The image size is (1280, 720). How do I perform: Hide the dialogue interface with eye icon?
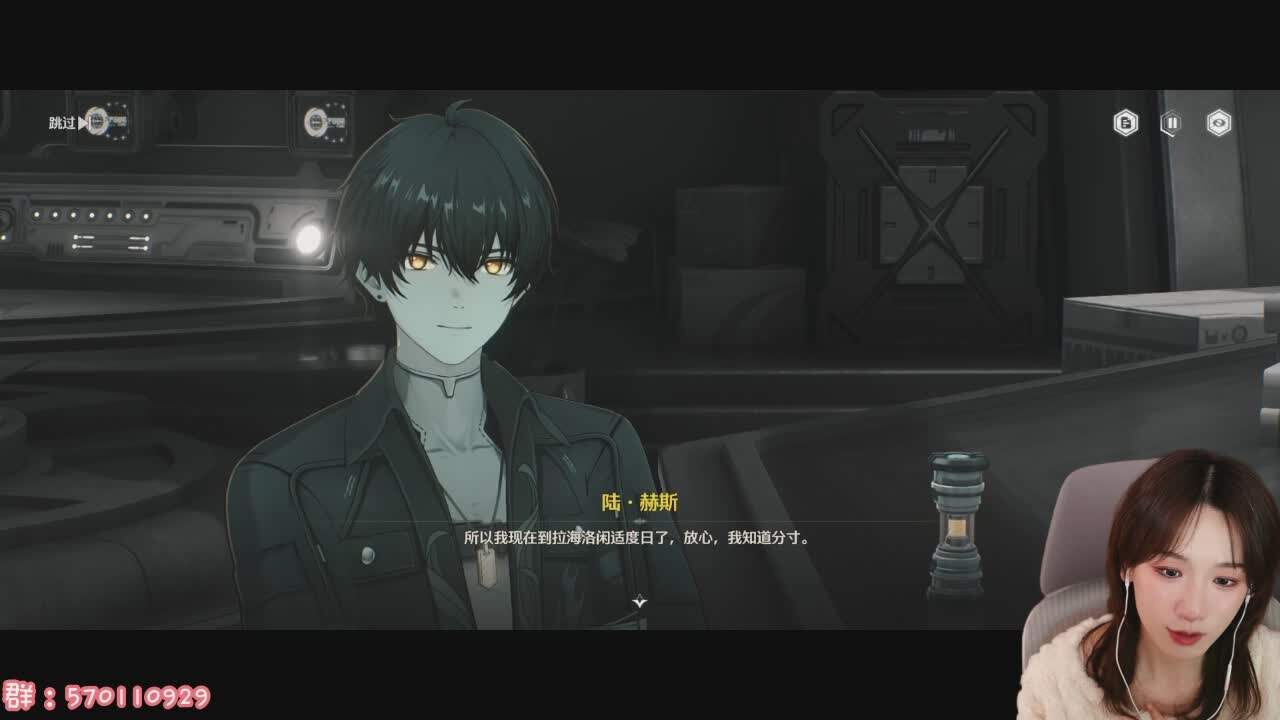tap(1218, 123)
